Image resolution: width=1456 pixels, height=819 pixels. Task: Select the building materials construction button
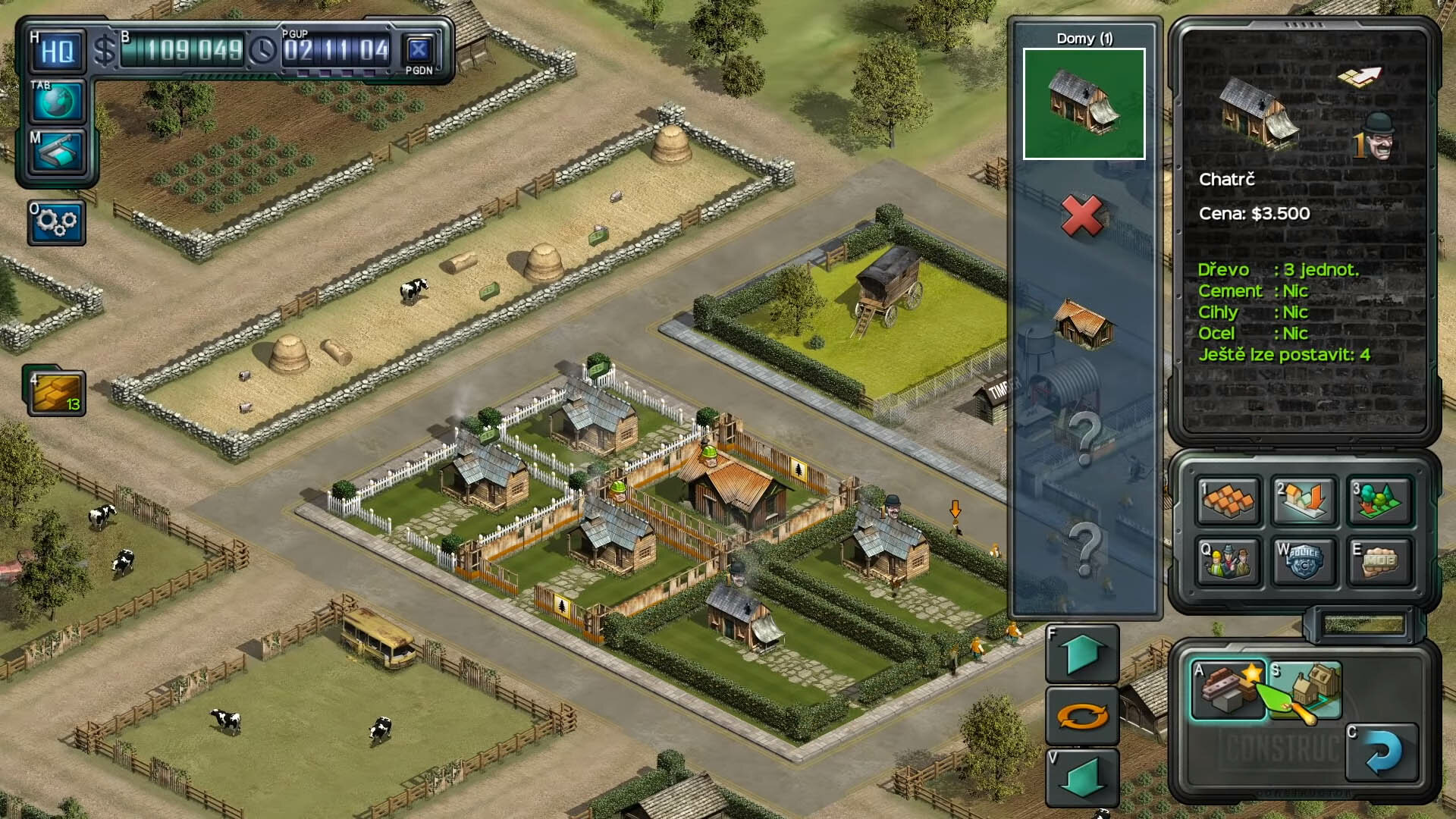1228,689
